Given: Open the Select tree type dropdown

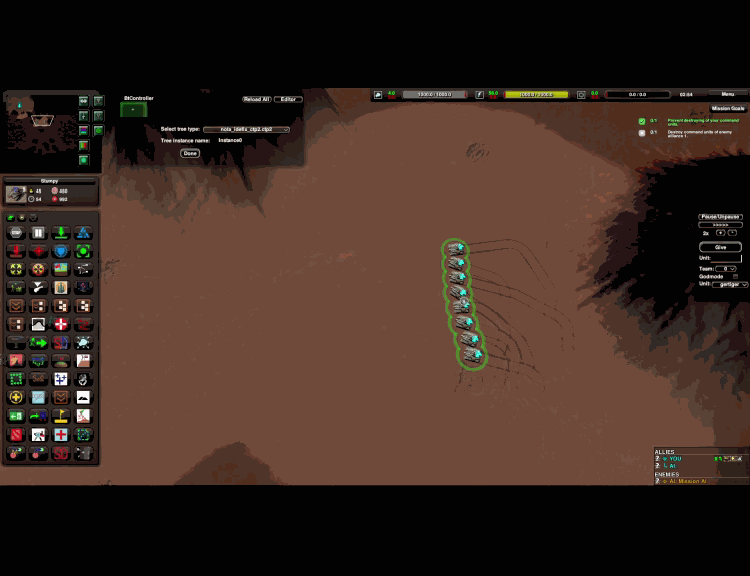Looking at the screenshot, I should pyautogui.click(x=246, y=130).
